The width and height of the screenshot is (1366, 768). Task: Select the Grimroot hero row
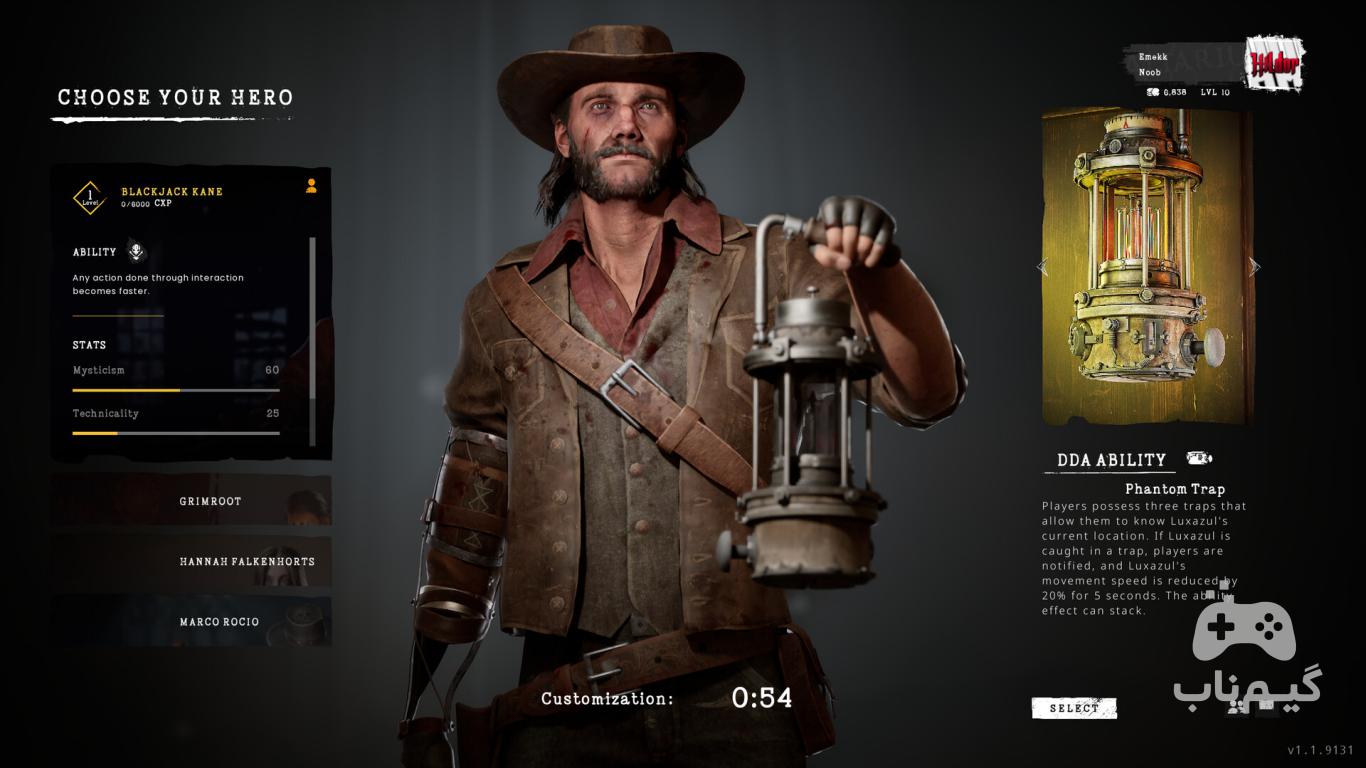point(191,501)
